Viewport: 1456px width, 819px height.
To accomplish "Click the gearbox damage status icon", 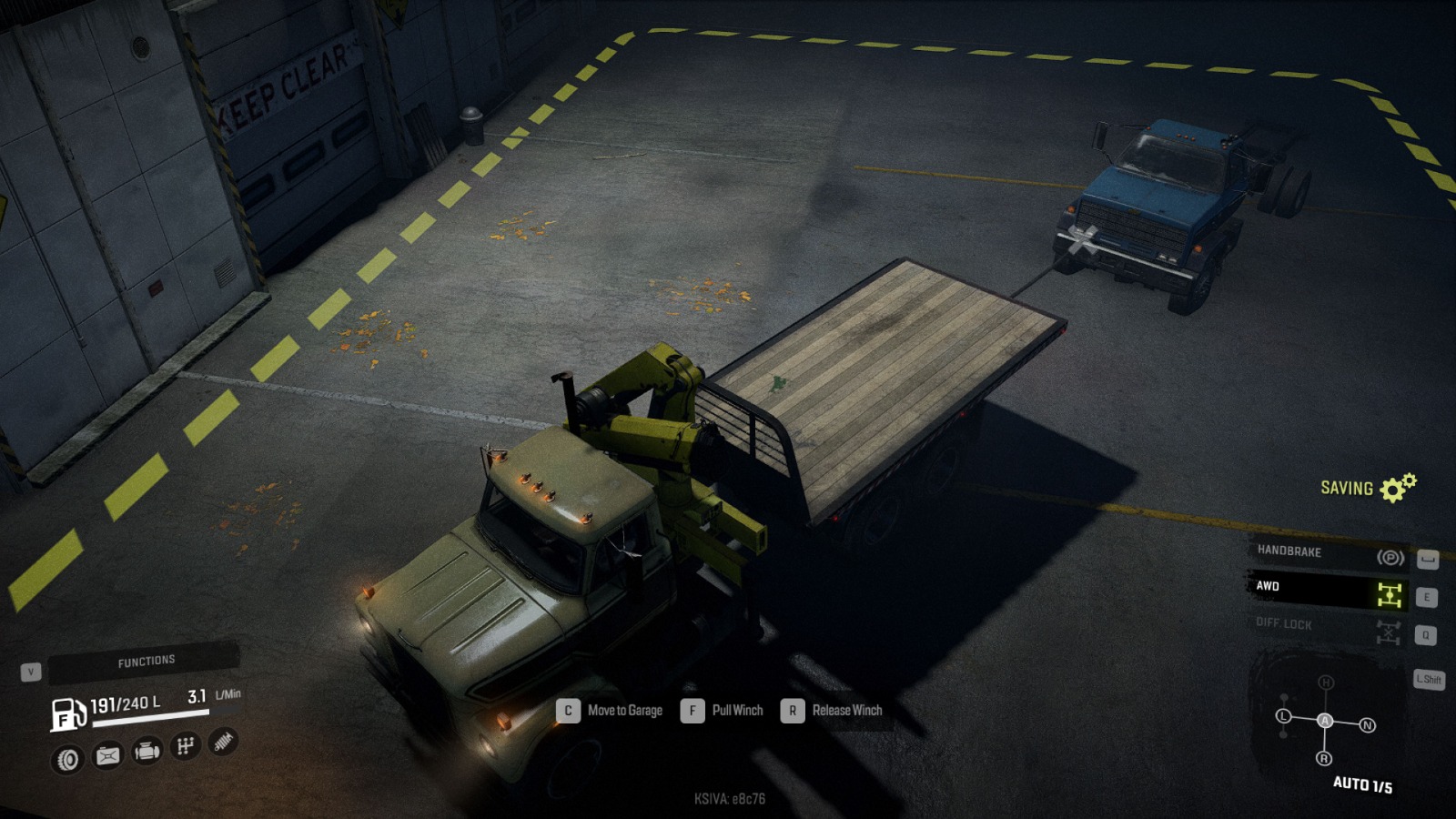I will coord(186,746).
